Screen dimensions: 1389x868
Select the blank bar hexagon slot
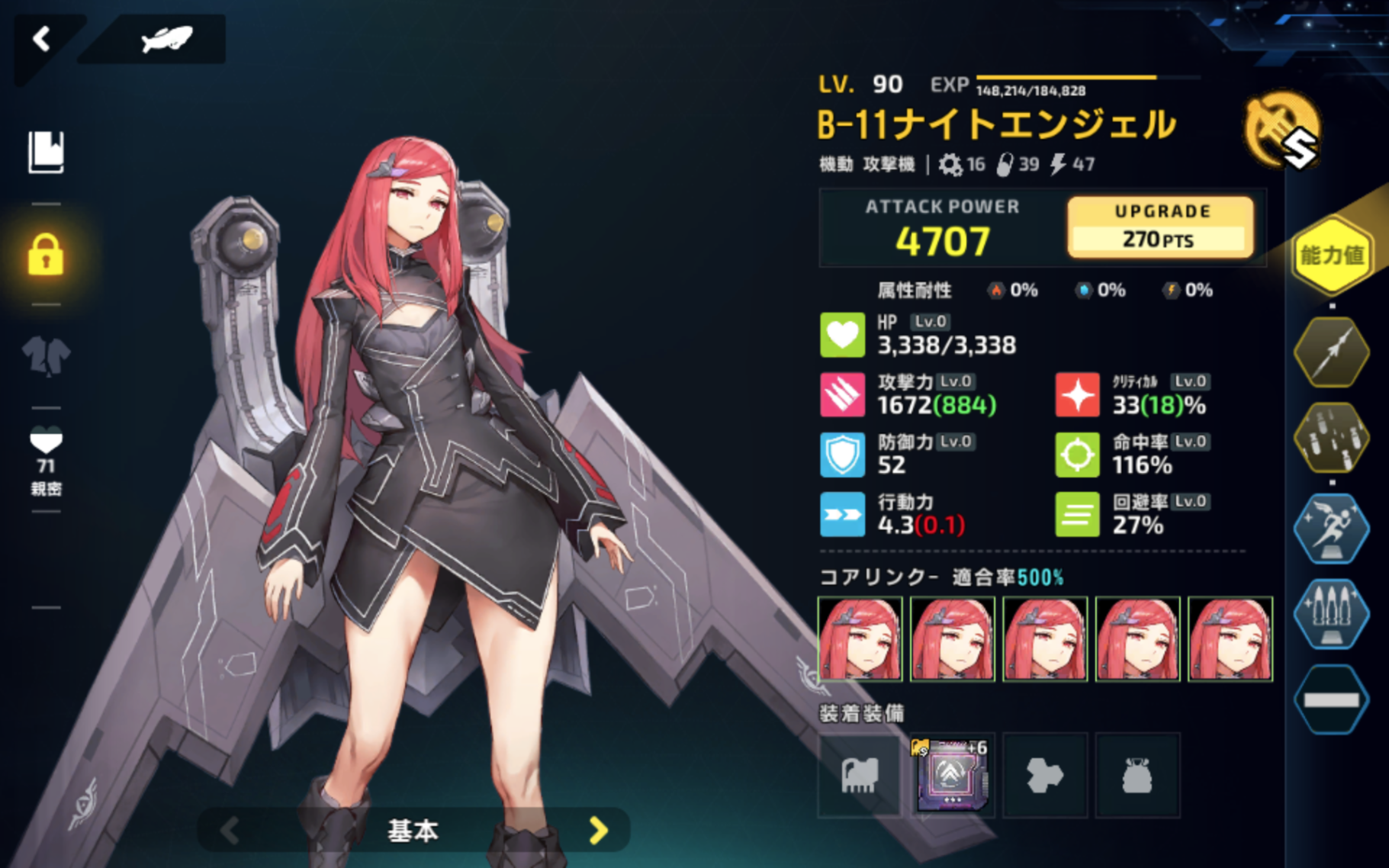point(1331,700)
